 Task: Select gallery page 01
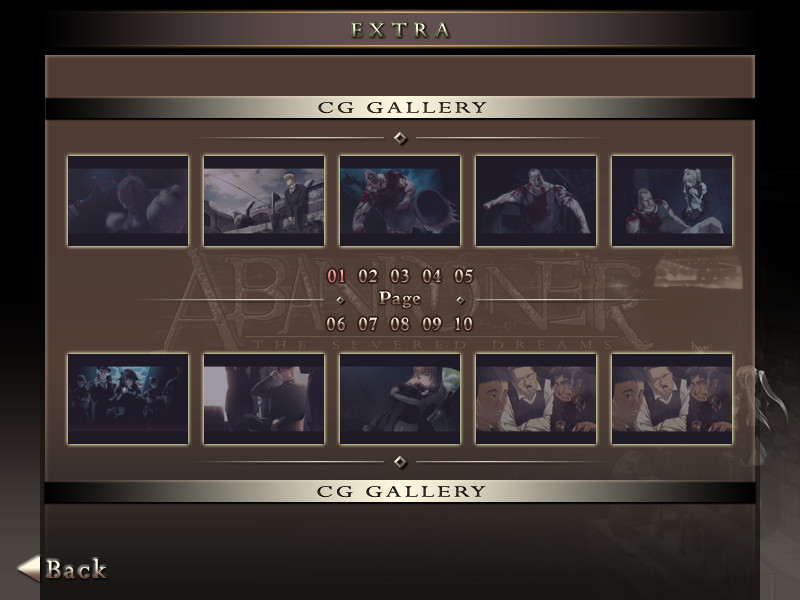(336, 276)
